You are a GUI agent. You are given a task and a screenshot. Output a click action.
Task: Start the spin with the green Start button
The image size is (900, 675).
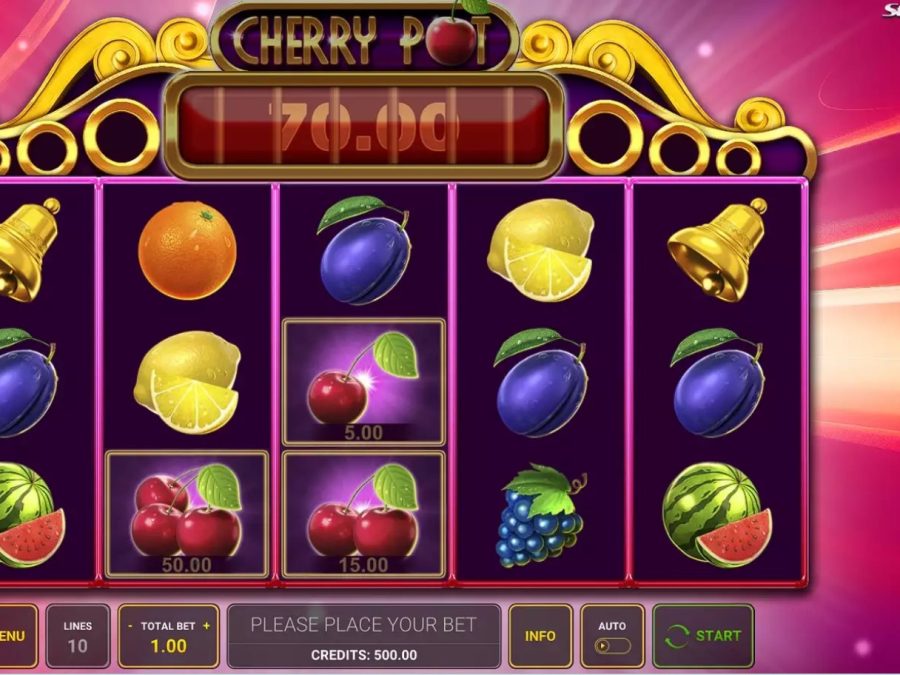click(x=703, y=635)
